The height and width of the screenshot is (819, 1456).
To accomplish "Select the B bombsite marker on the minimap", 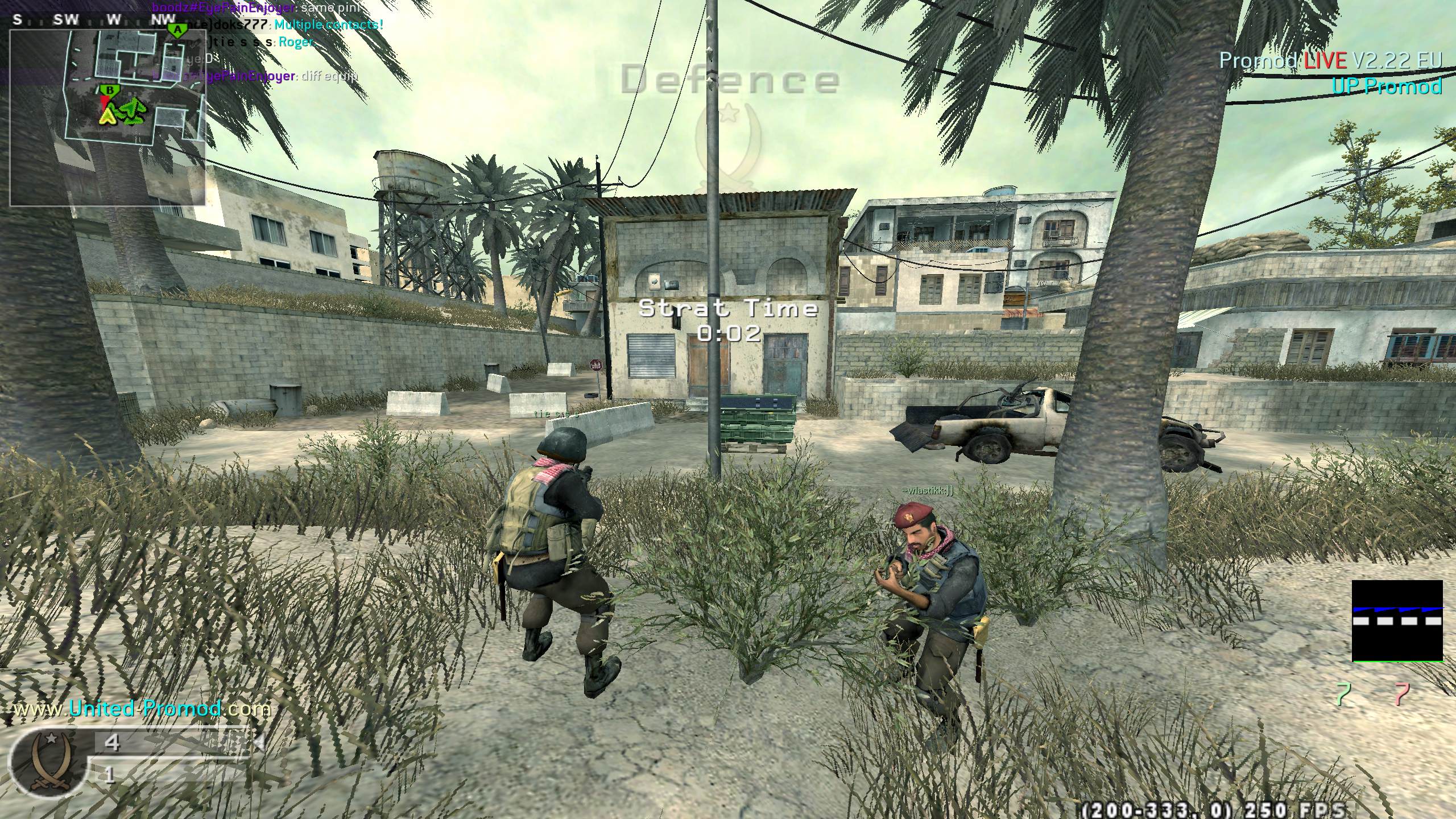I will click(x=108, y=90).
